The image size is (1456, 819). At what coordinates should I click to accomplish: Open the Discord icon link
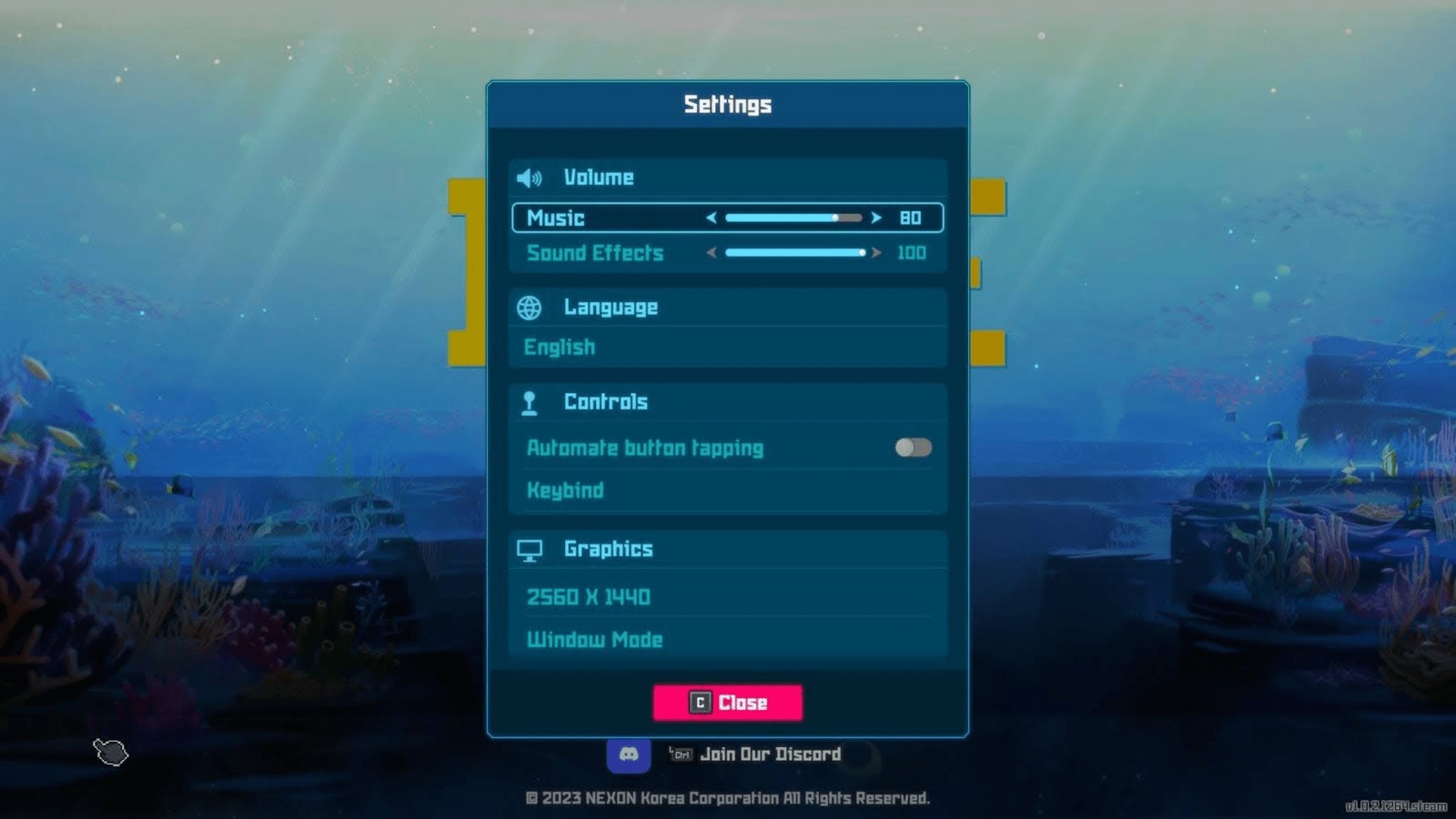point(629,755)
